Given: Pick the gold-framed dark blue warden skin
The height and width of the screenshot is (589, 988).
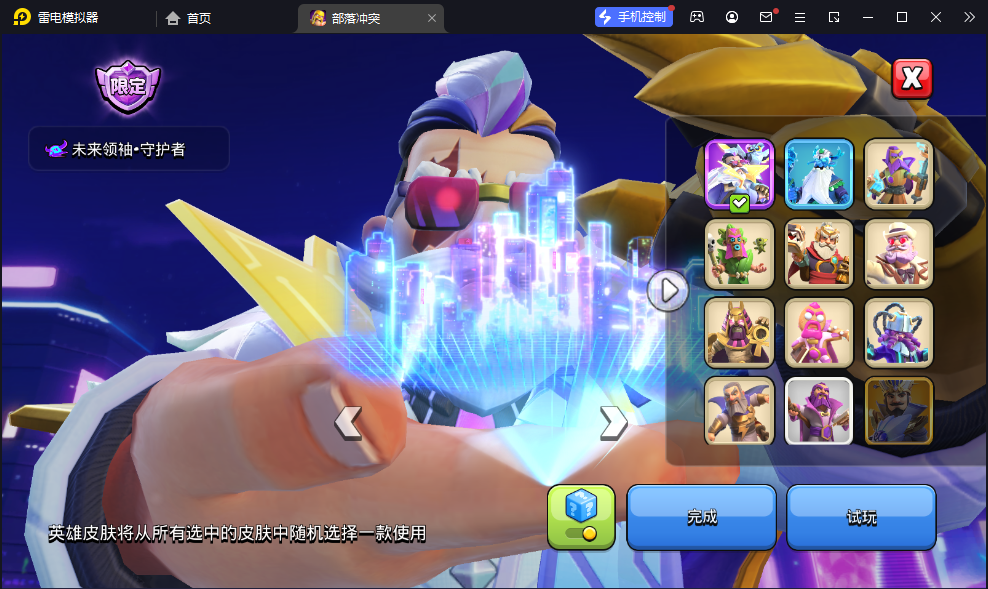Looking at the screenshot, I should 898,410.
